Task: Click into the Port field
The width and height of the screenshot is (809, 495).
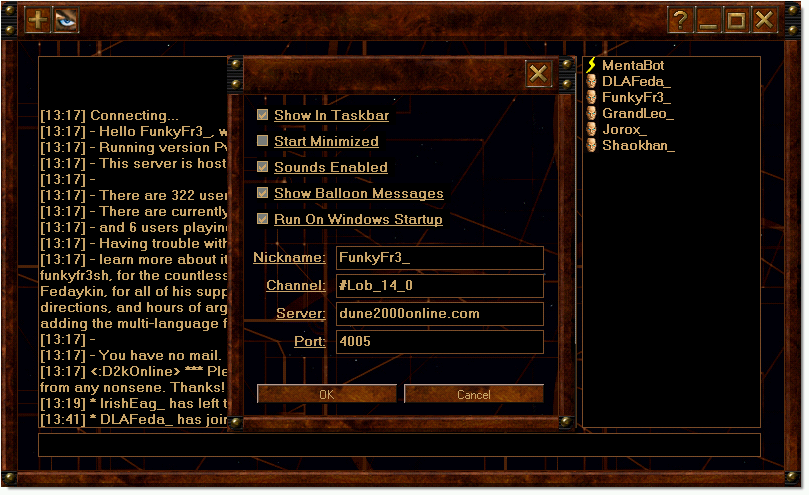Action: pos(439,342)
